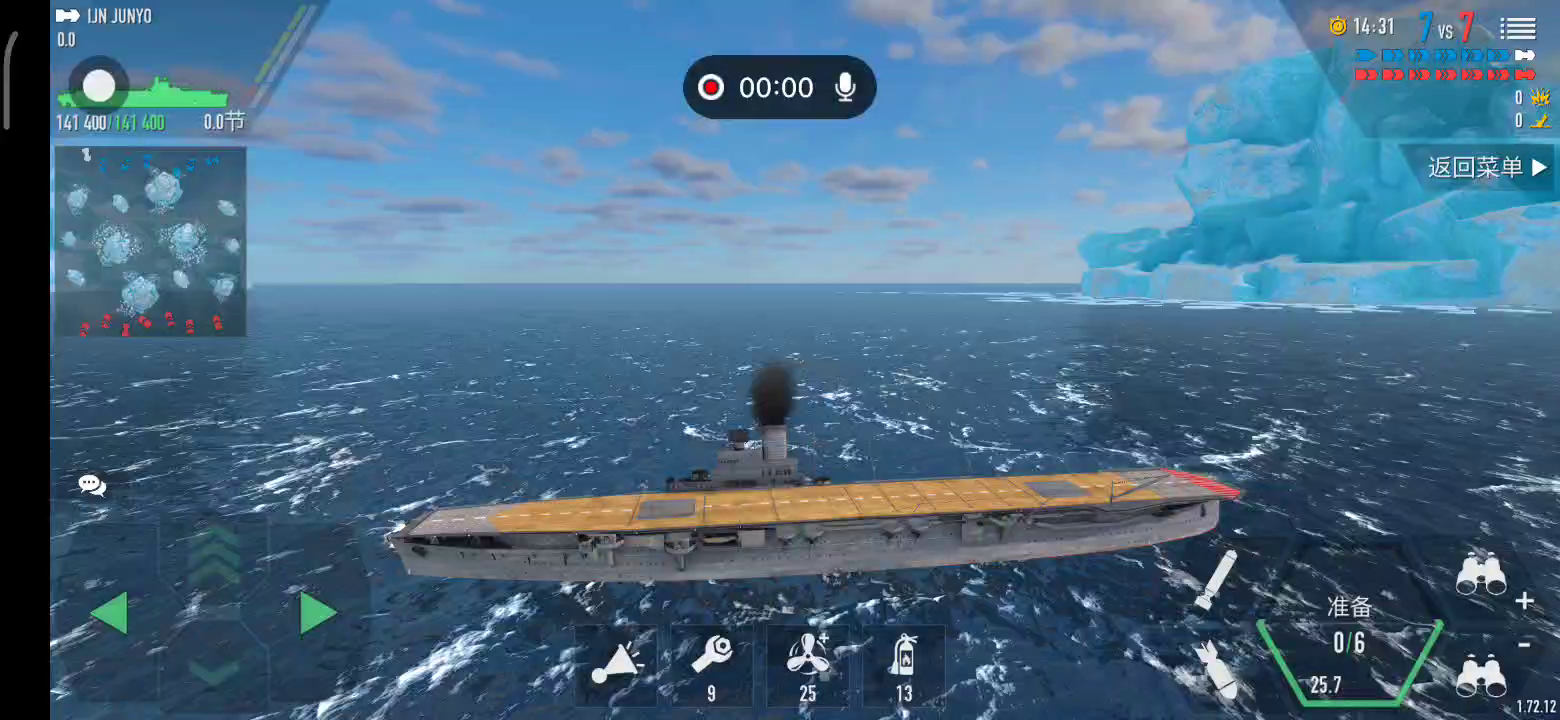The width and height of the screenshot is (1560, 720).
Task: Open the 返回菜单 return menu button
Action: pos(1487,168)
